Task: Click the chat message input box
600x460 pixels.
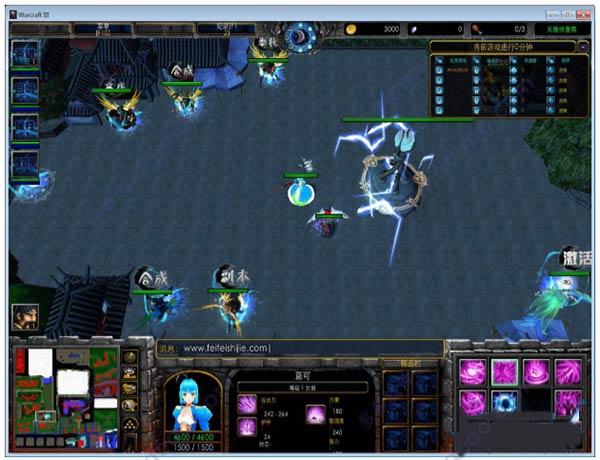Action: pyautogui.click(x=300, y=347)
